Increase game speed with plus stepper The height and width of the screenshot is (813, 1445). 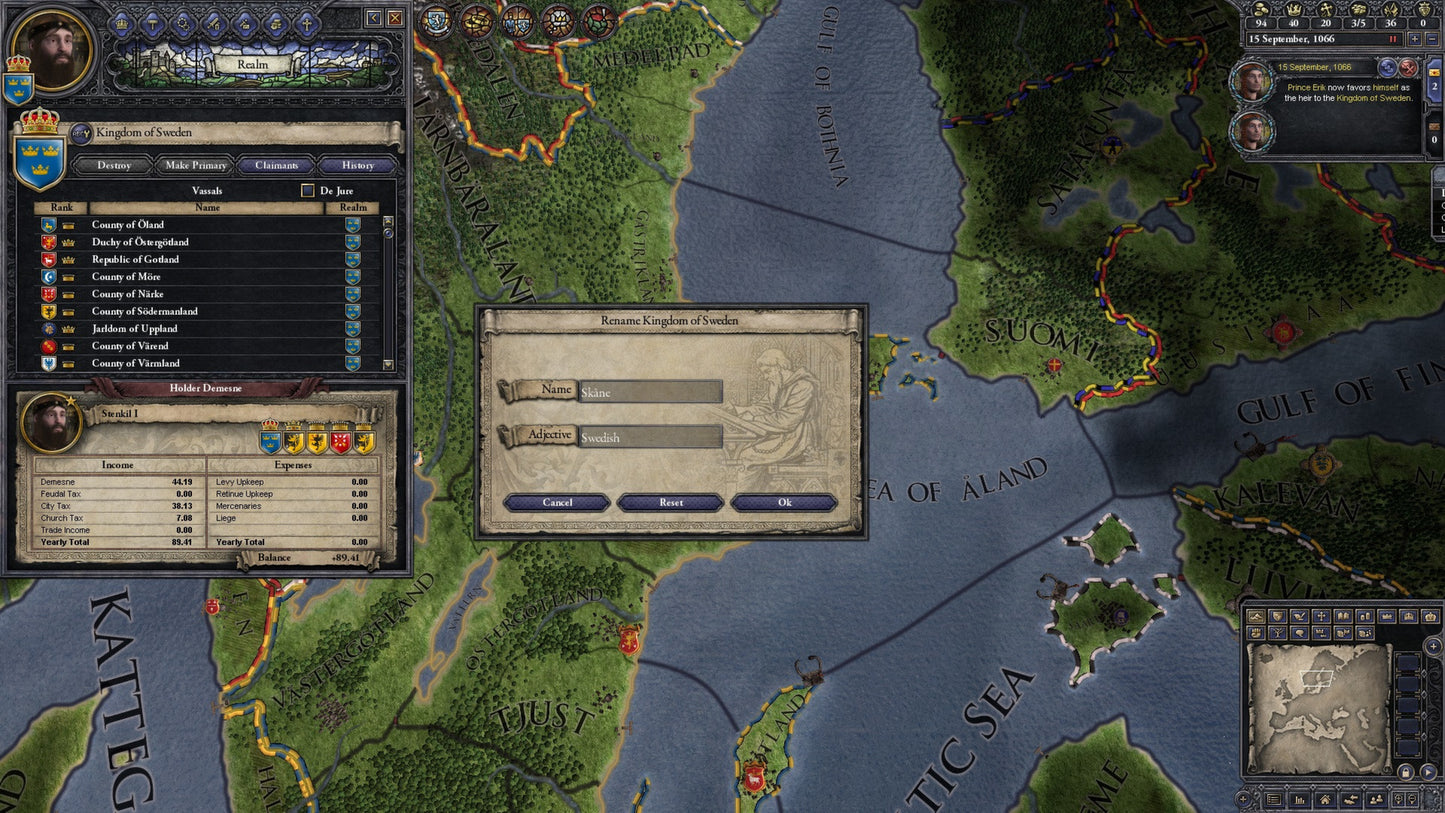tap(1415, 39)
